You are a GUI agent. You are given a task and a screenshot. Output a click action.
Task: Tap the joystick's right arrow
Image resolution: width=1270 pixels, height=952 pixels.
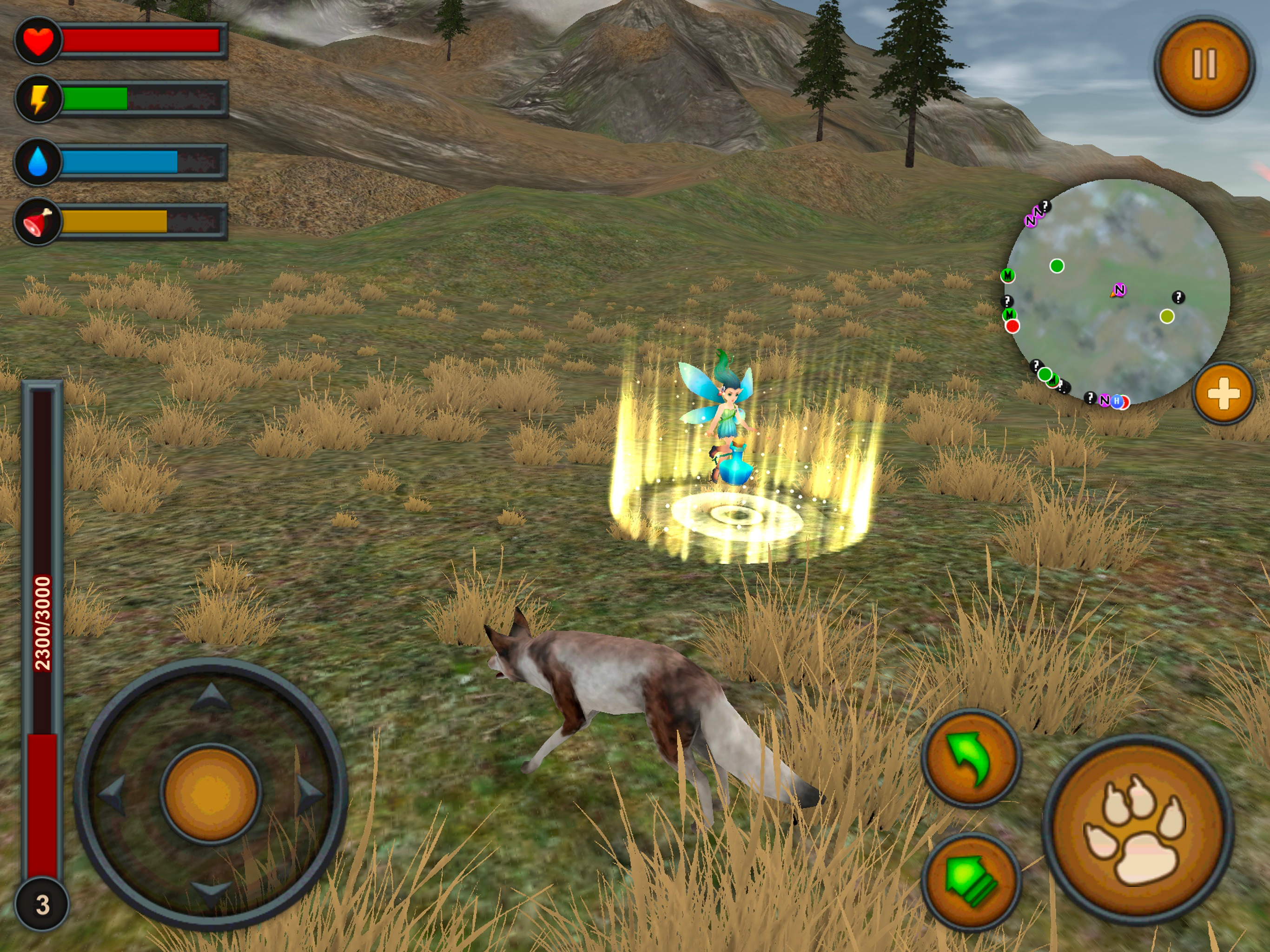pyautogui.click(x=310, y=793)
